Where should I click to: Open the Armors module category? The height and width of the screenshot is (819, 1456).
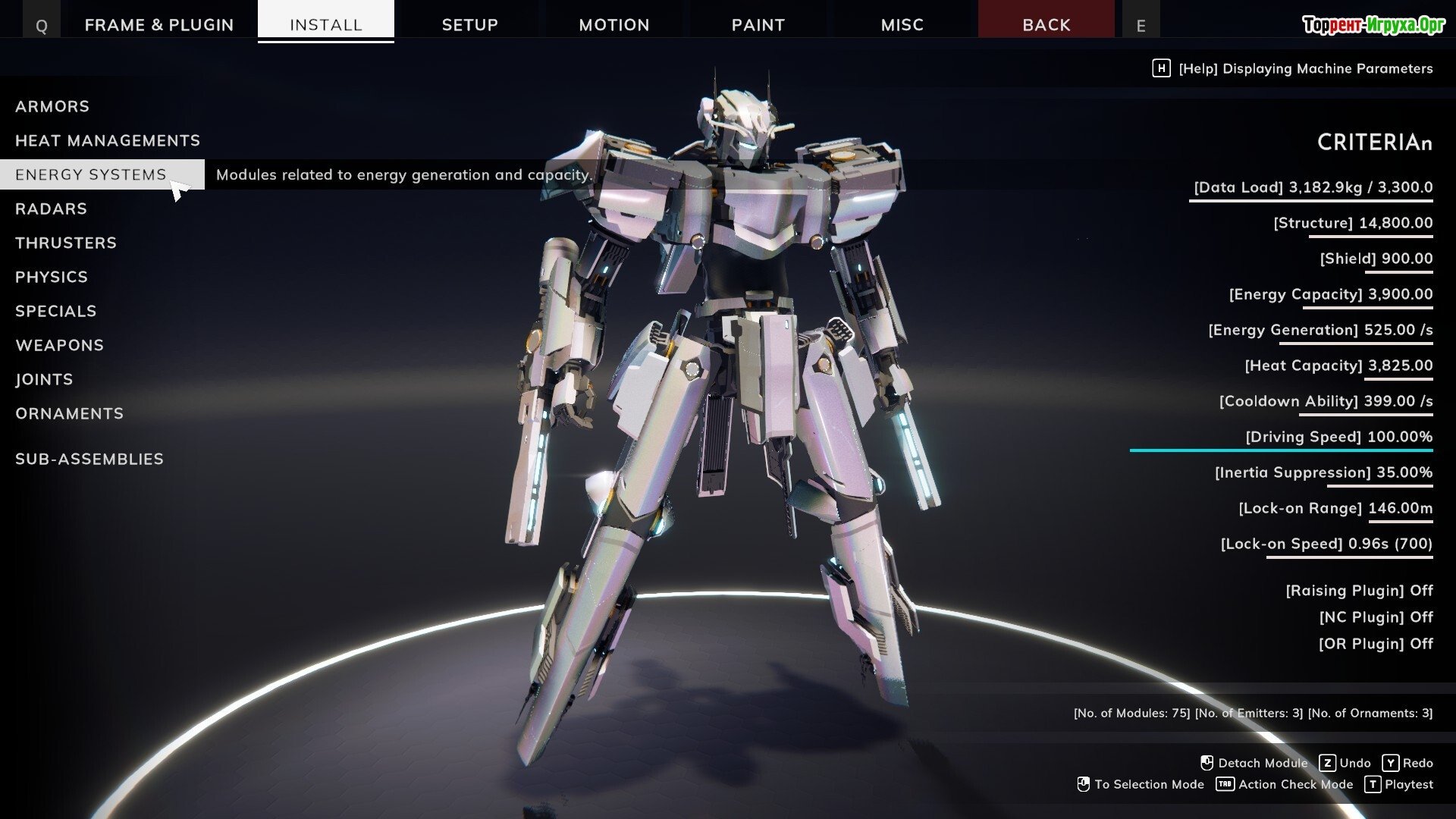pos(52,106)
